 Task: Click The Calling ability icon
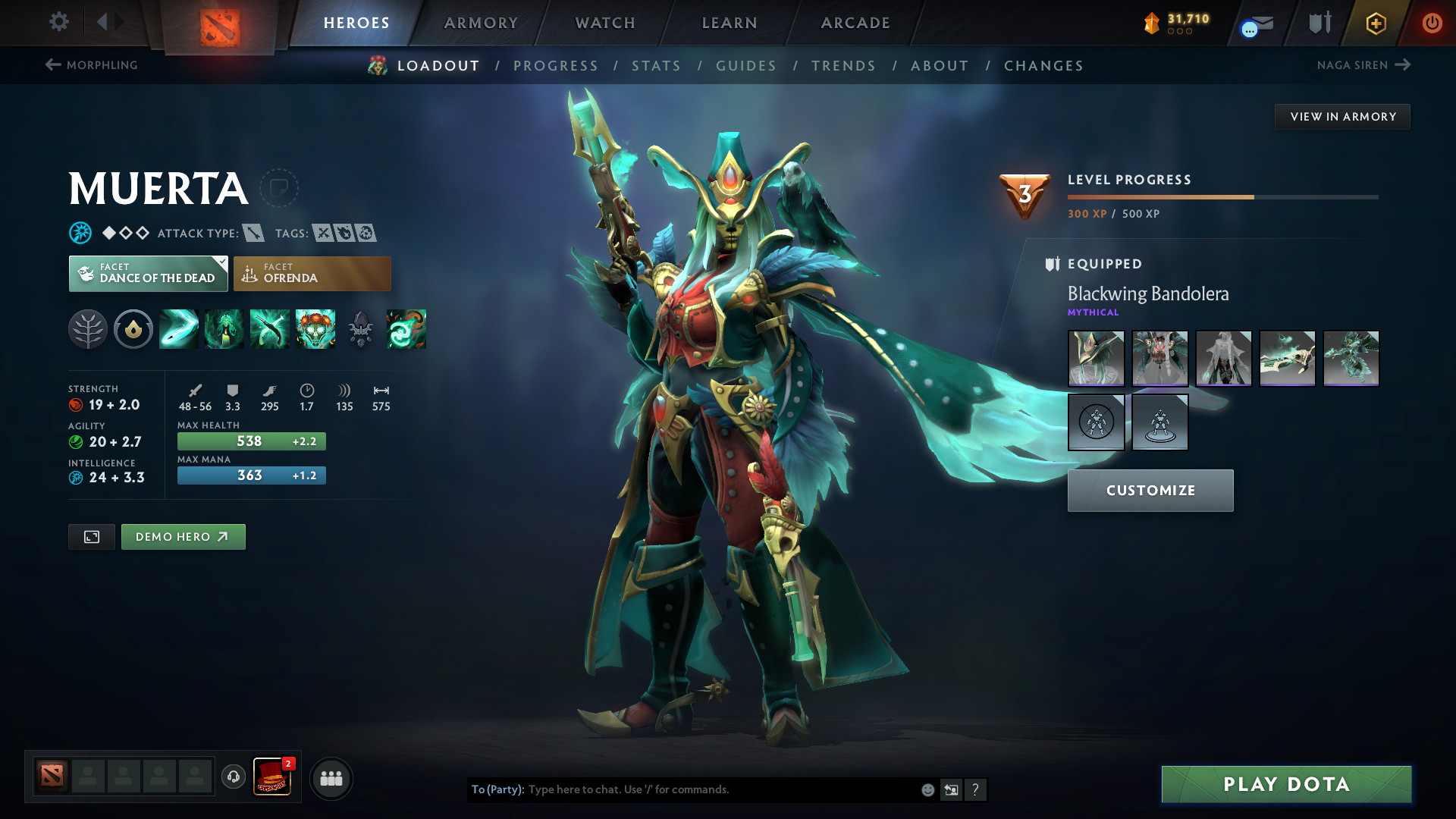coord(224,329)
